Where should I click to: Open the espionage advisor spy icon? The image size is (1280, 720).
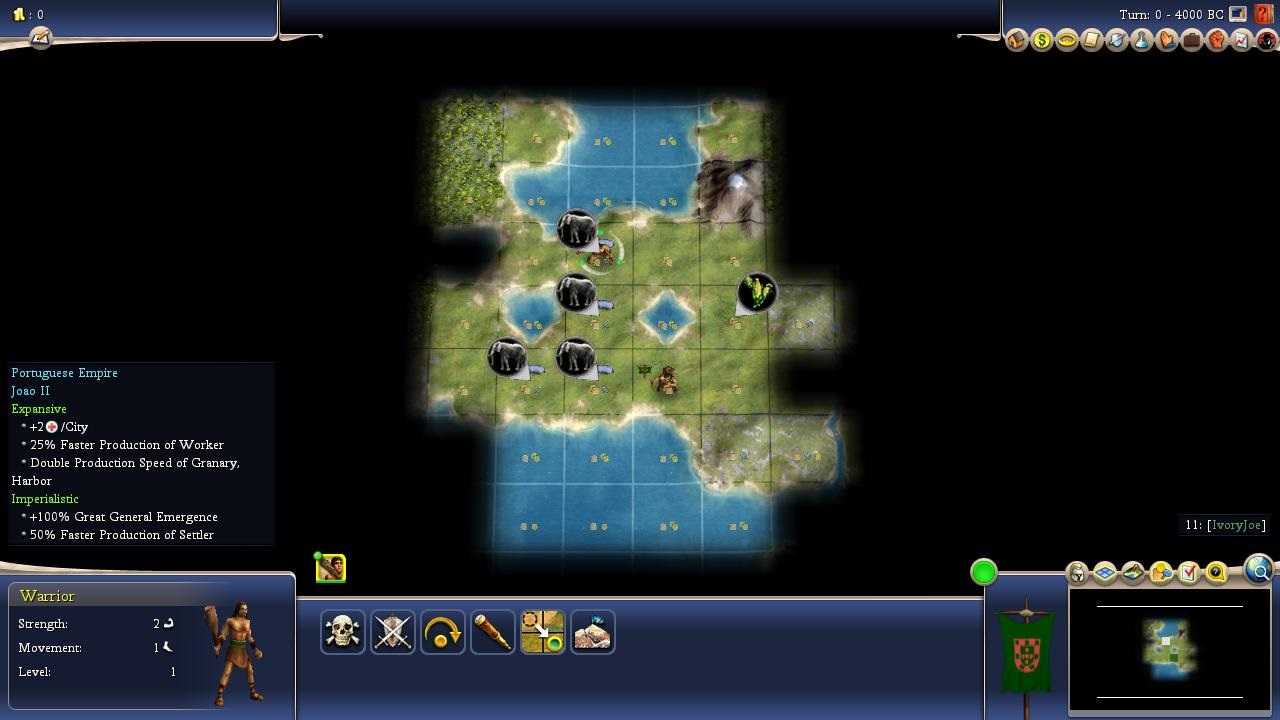tap(1266, 41)
